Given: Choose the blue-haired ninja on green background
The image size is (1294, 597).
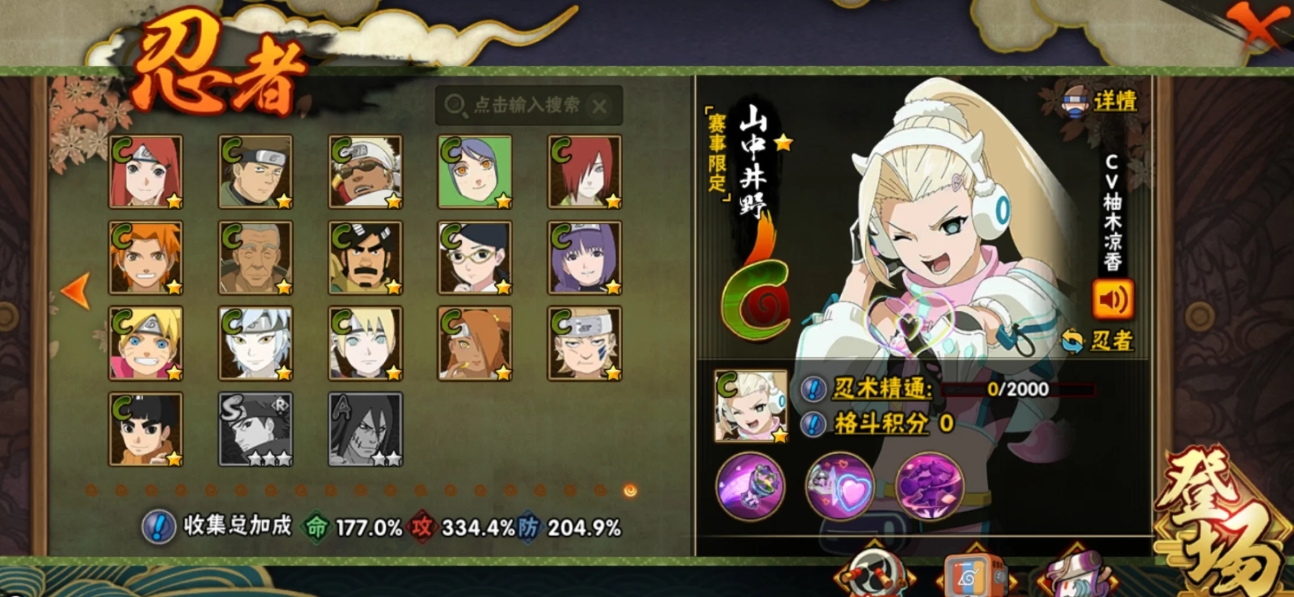Looking at the screenshot, I should tap(475, 172).
